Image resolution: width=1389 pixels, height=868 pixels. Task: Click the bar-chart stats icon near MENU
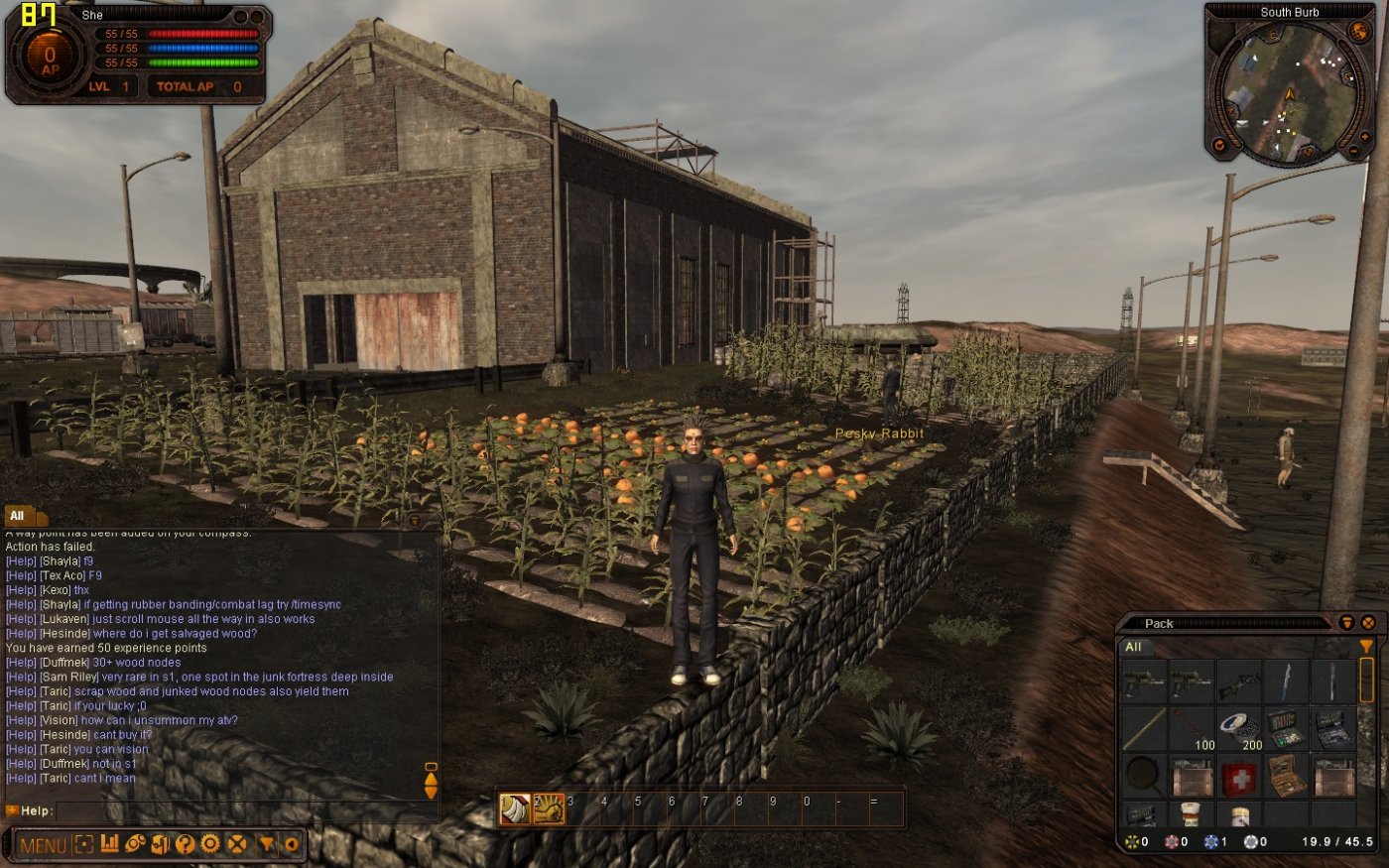(x=112, y=844)
